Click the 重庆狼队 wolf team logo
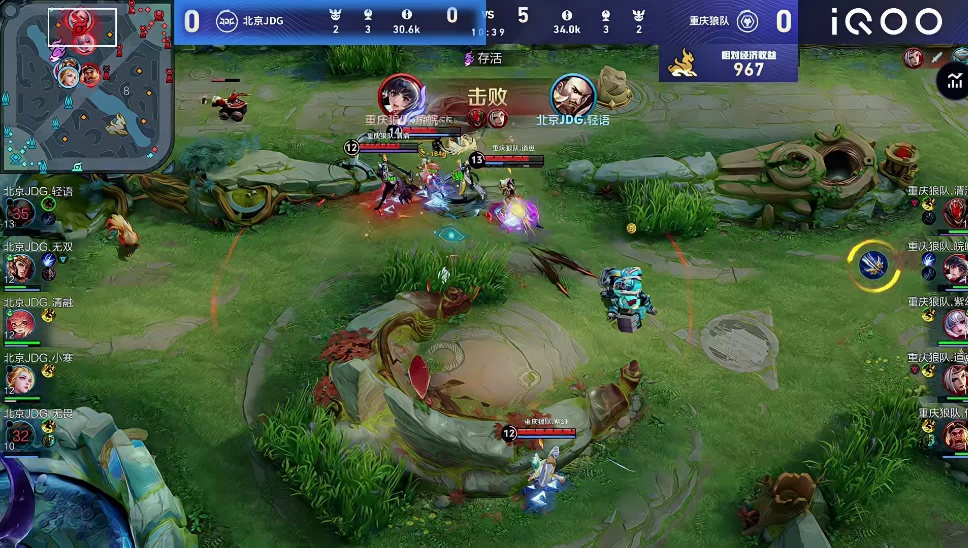 745,20
